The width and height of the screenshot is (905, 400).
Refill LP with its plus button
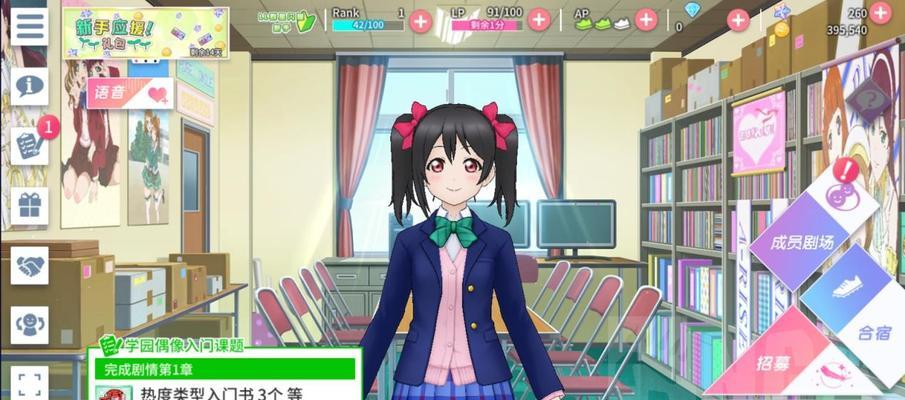[539, 19]
